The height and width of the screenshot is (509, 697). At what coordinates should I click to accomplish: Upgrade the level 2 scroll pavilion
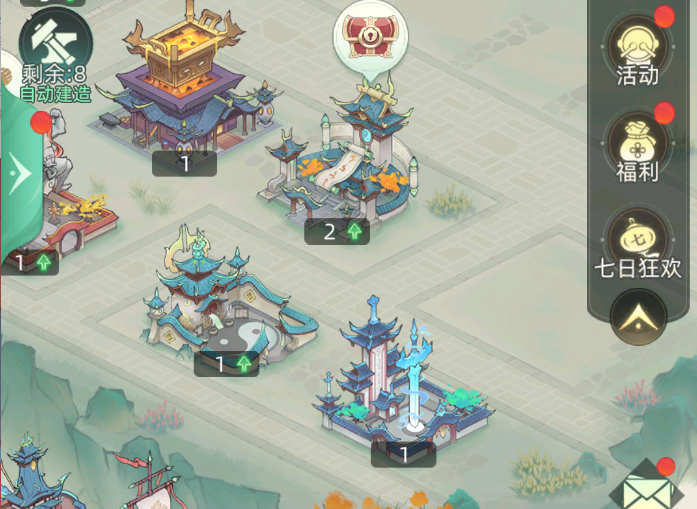337,232
